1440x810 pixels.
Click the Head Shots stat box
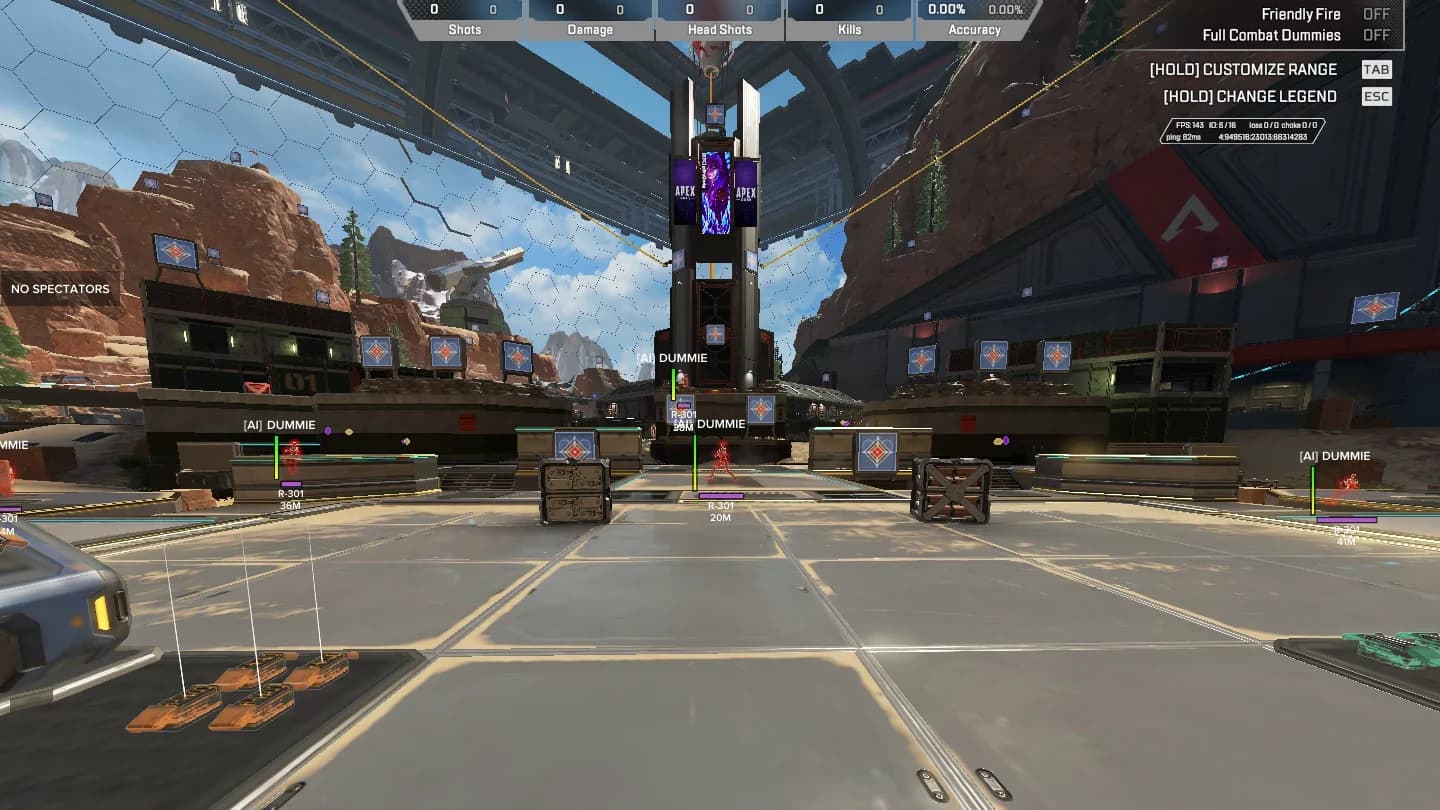click(719, 19)
